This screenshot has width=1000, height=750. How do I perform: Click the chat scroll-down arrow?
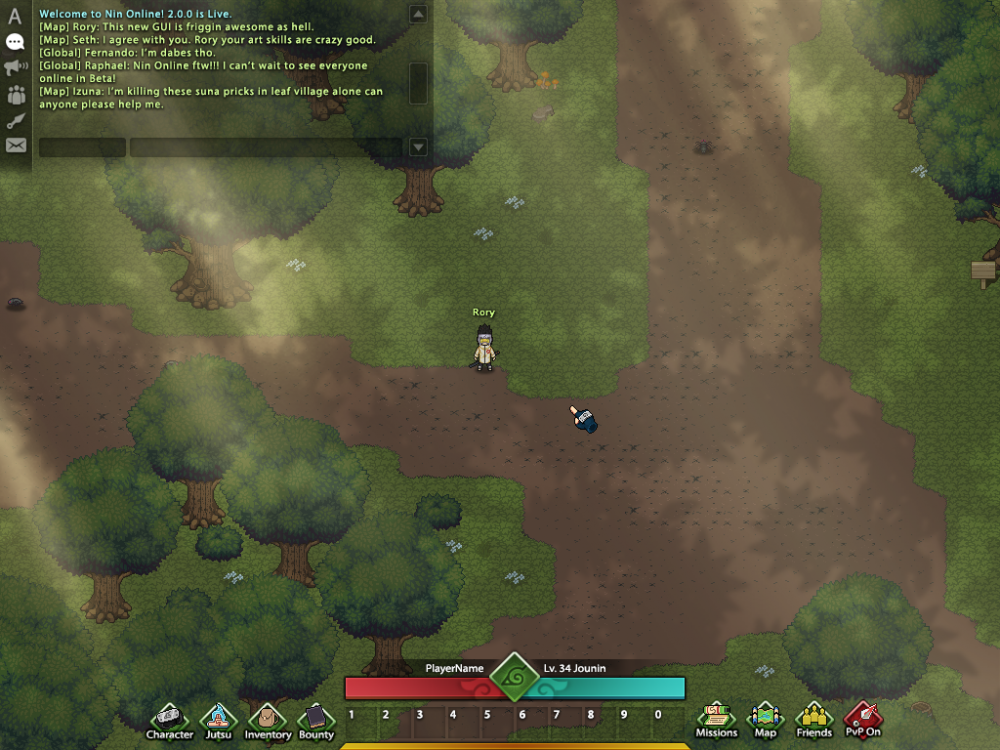pos(418,147)
